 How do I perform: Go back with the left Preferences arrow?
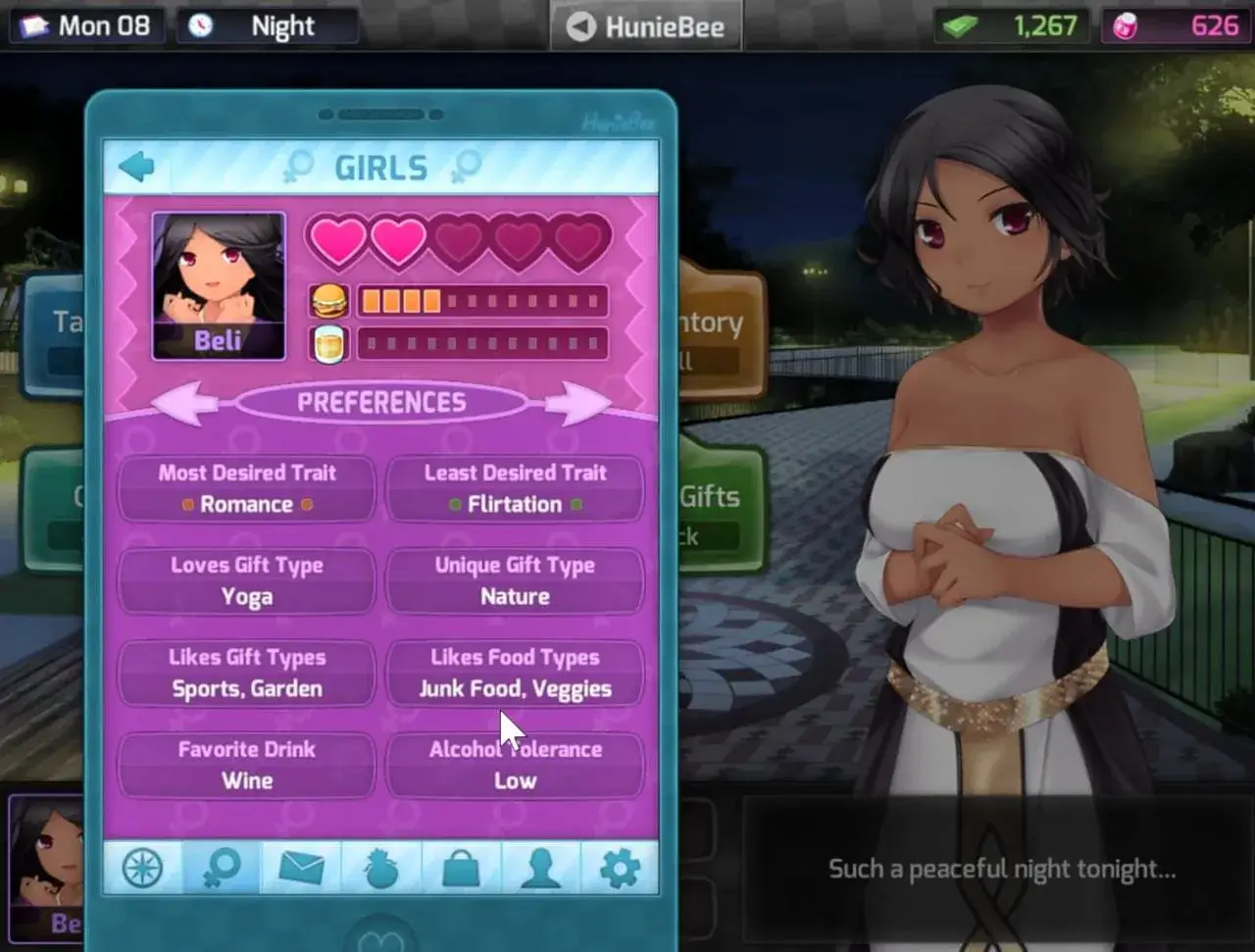(185, 402)
